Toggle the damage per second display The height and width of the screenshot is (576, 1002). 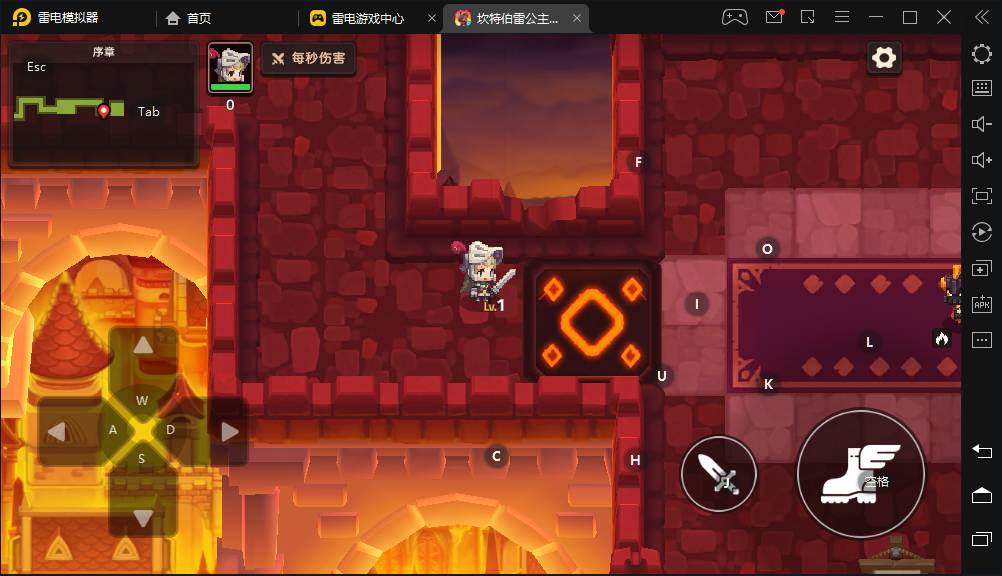tap(309, 59)
